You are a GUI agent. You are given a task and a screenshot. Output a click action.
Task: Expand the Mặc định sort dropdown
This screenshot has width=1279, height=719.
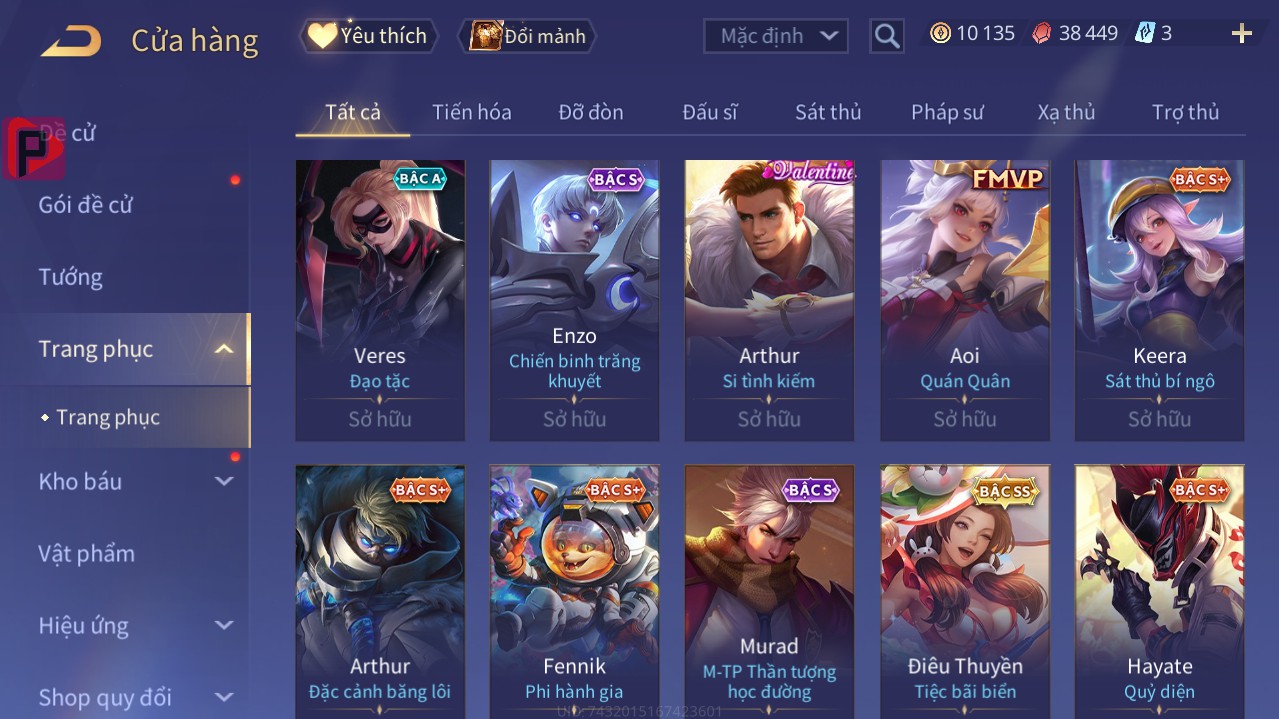pos(776,36)
